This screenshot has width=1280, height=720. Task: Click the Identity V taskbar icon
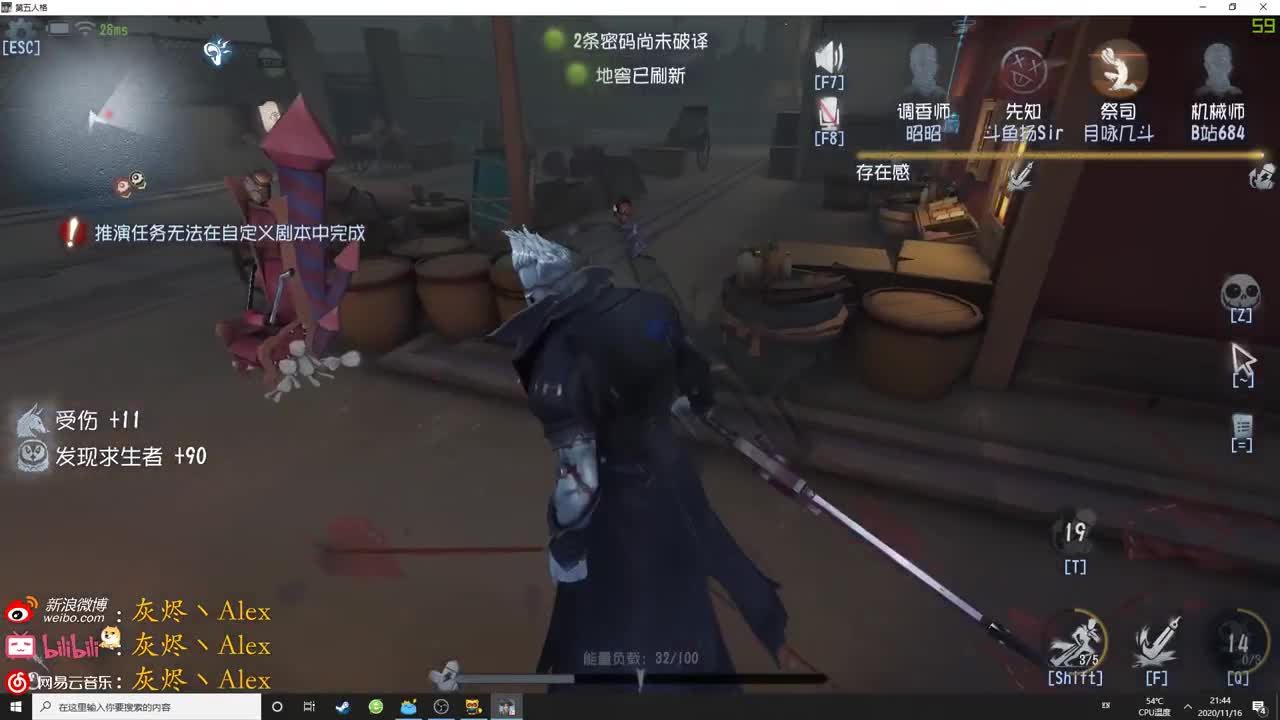(x=506, y=707)
